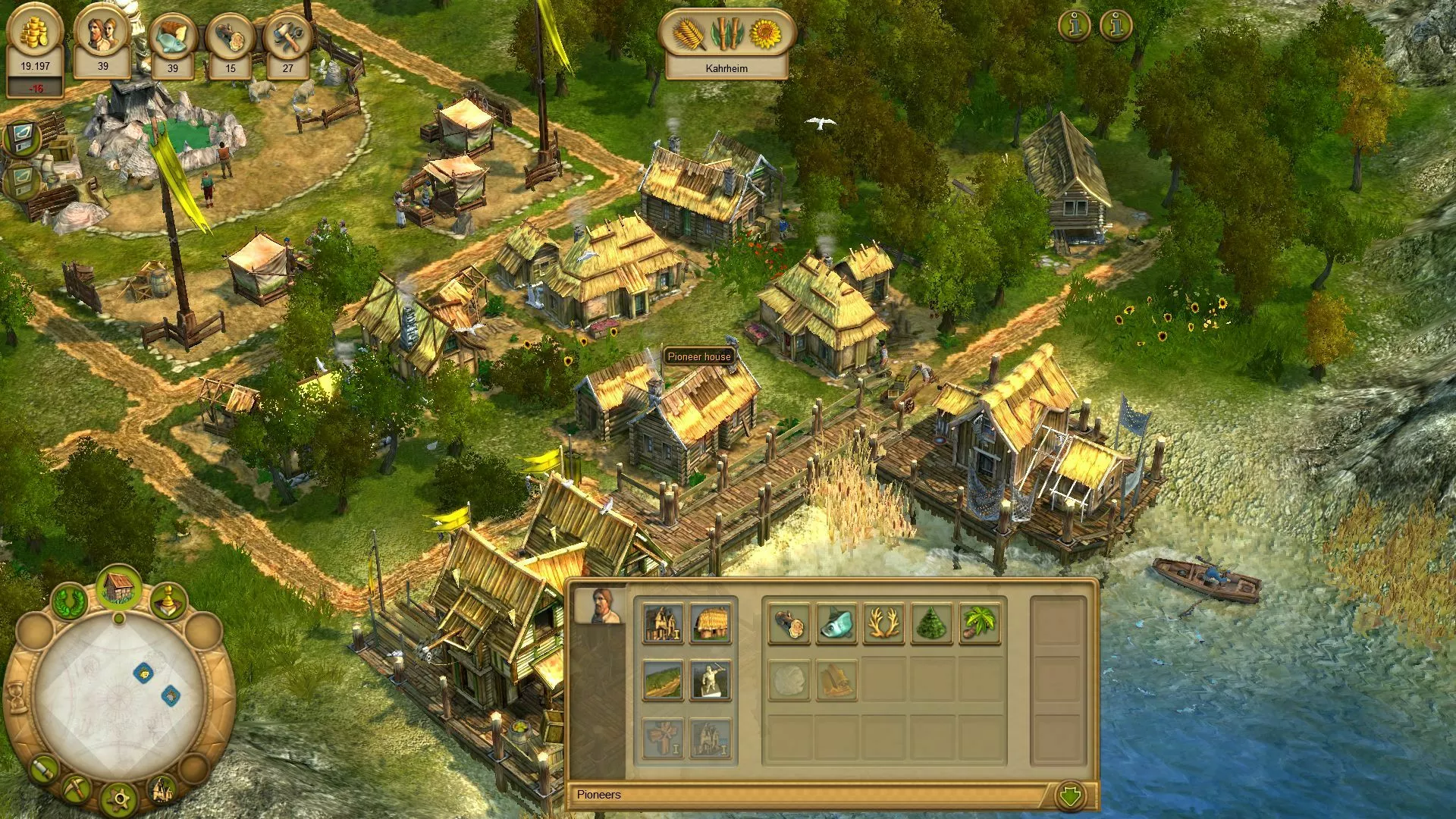The image size is (1456, 819).
Task: Pick the palm tree build icon
Action: [980, 623]
